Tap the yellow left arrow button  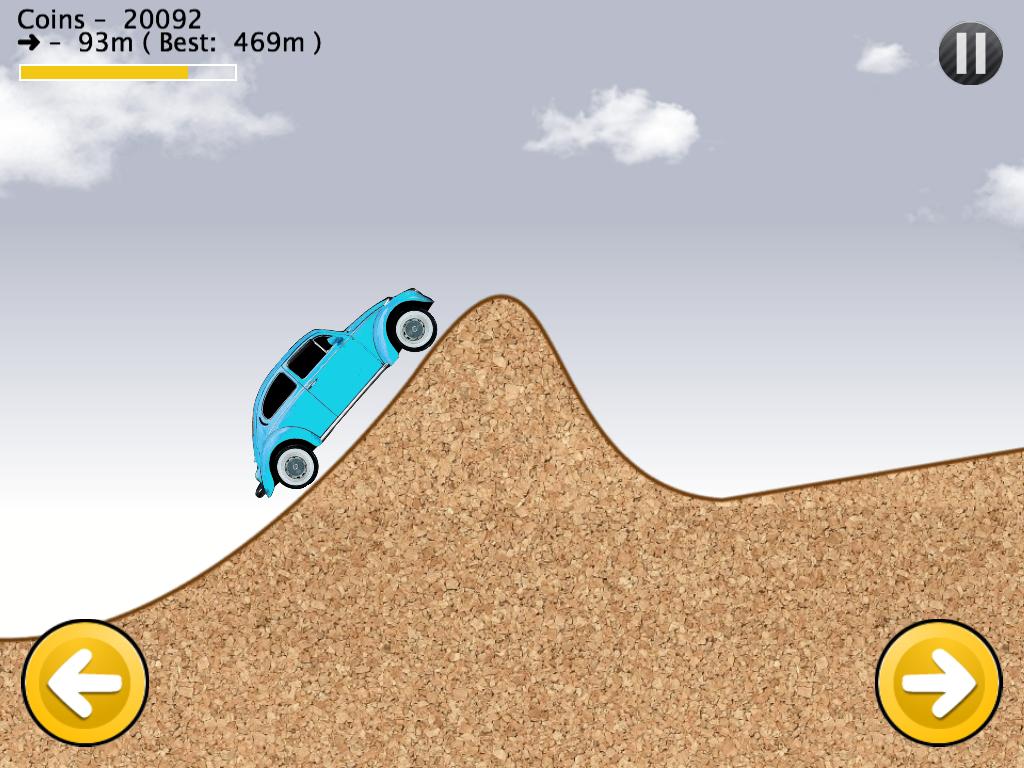(x=85, y=683)
